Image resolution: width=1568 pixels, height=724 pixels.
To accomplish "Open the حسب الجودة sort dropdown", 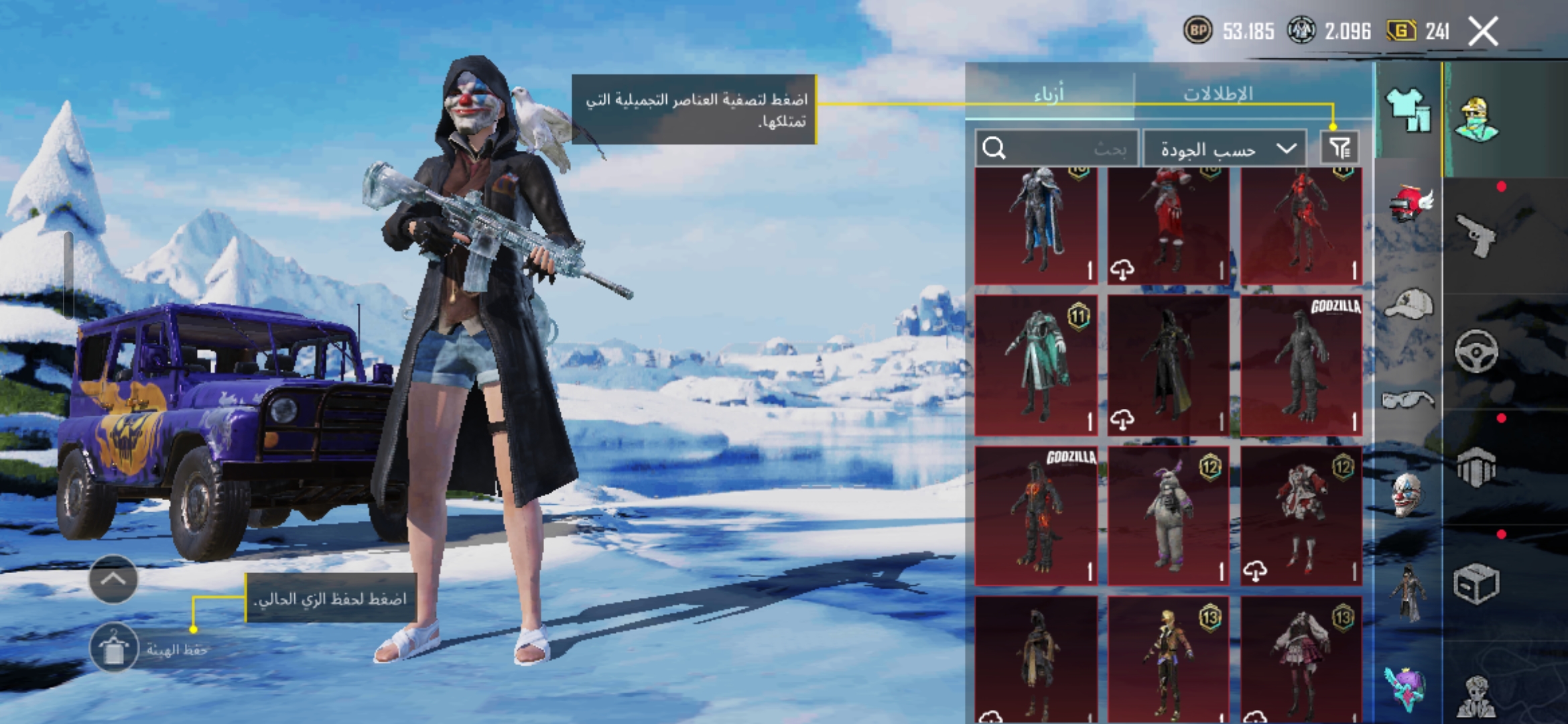I will [1224, 149].
